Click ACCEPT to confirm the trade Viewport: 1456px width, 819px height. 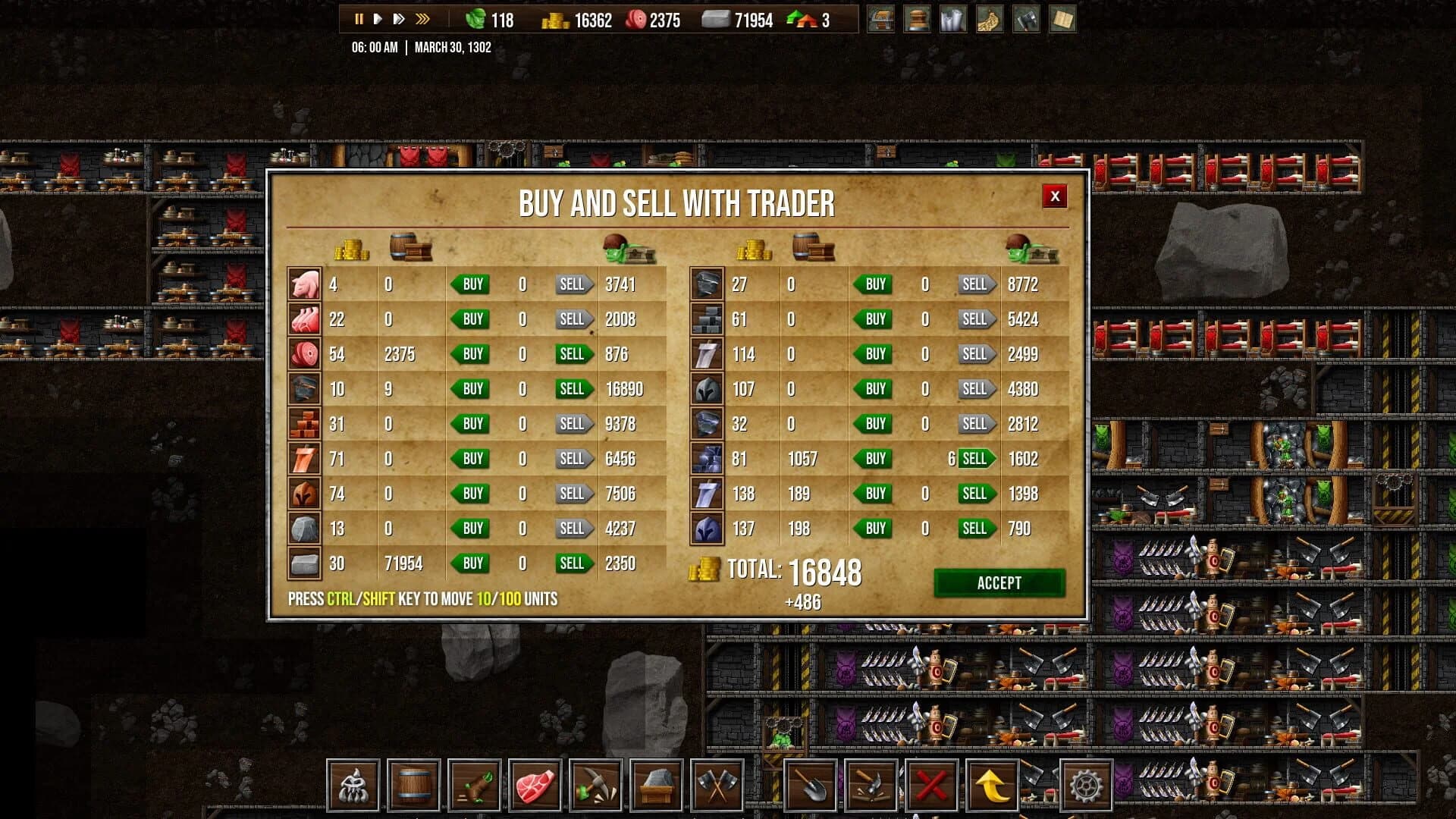tap(999, 583)
